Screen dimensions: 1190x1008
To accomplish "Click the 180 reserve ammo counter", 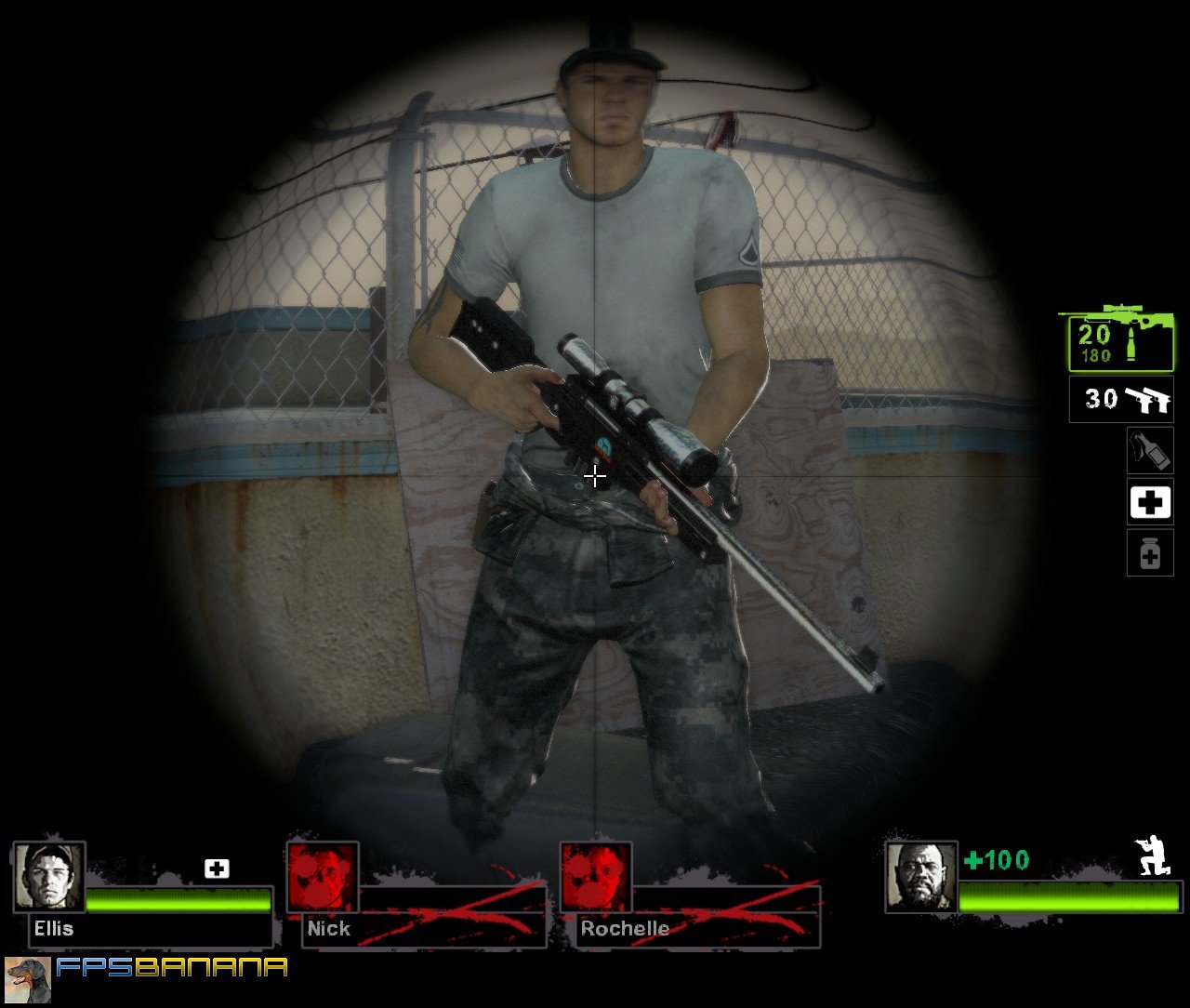I will pyautogui.click(x=1098, y=355).
